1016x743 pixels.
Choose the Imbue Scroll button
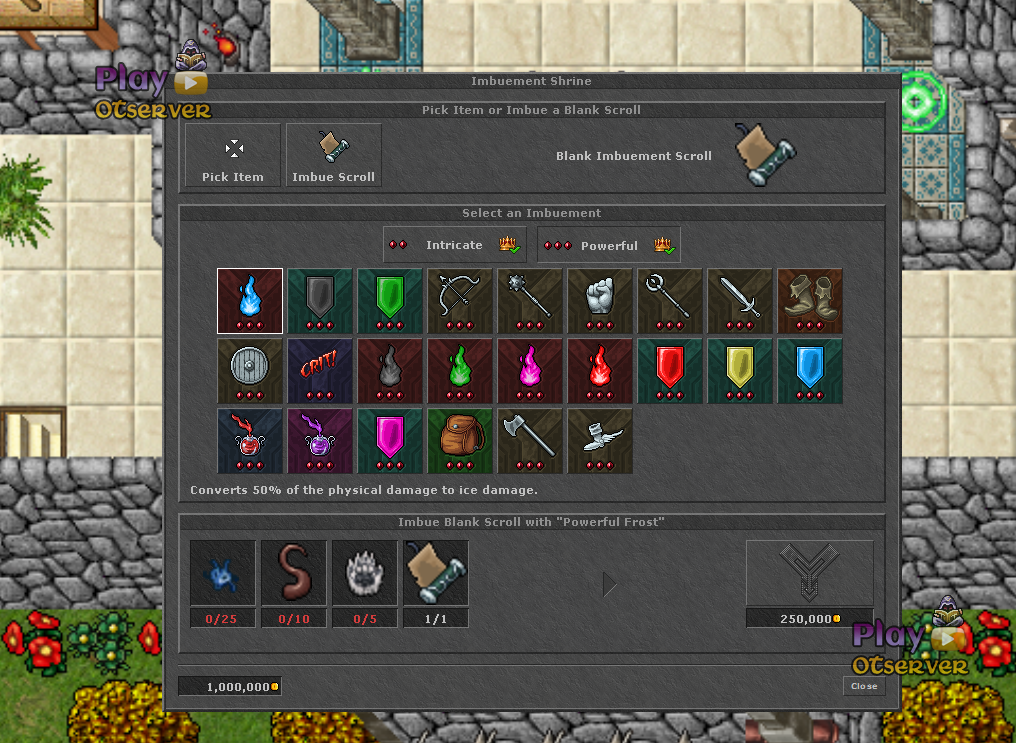(x=334, y=155)
